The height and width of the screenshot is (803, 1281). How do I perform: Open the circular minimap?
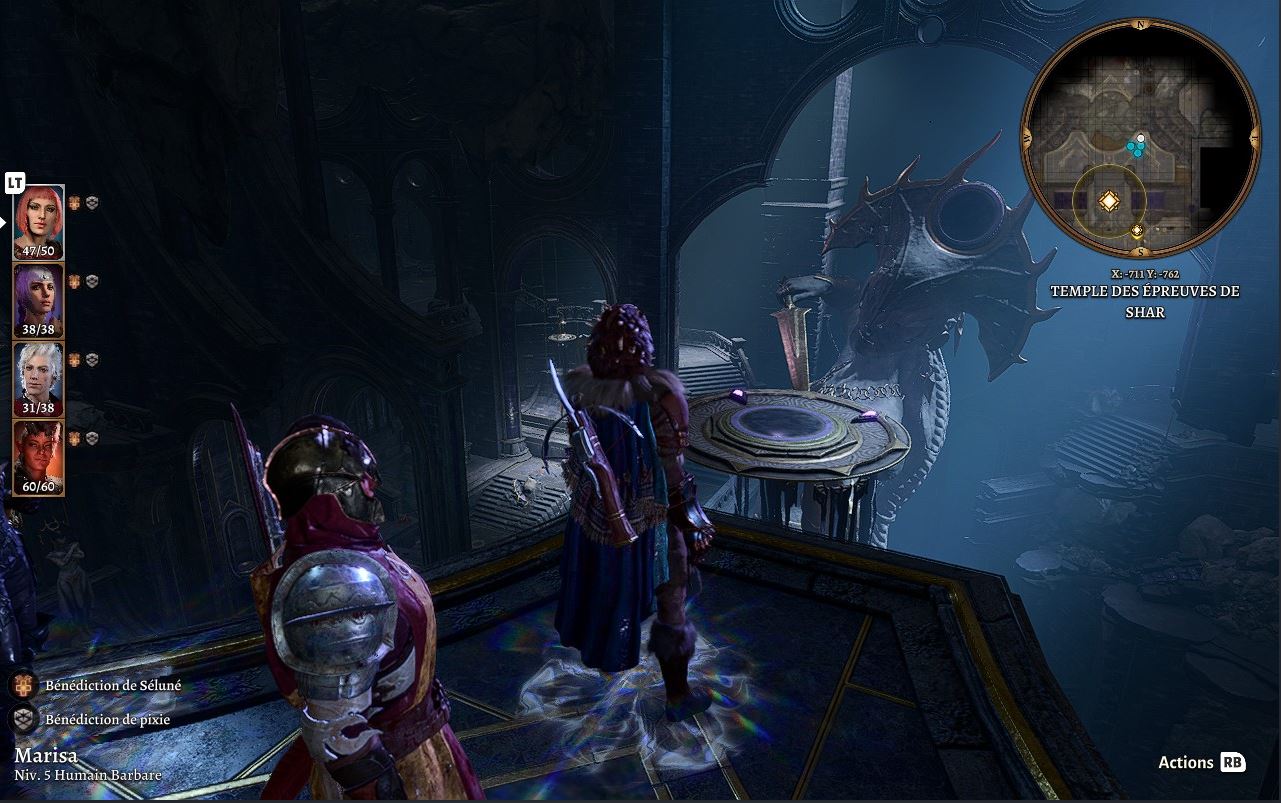[1139, 138]
